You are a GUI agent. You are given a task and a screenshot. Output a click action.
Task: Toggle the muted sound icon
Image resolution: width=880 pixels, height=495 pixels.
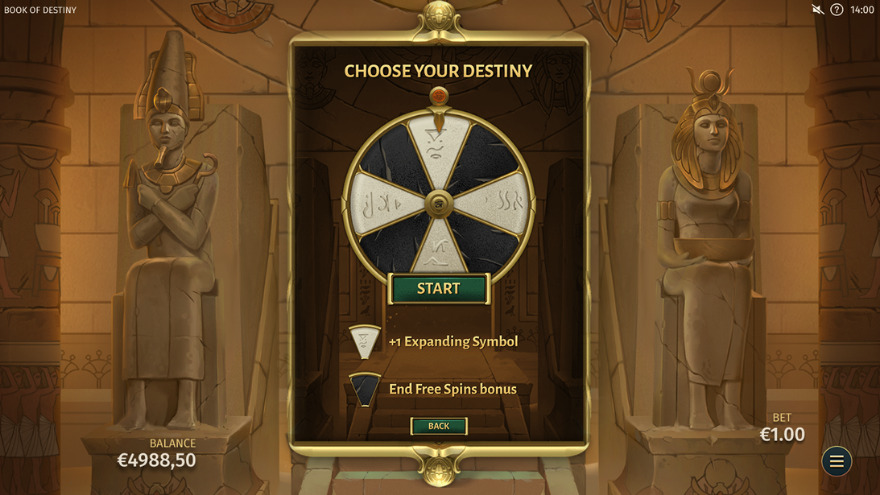pos(817,10)
